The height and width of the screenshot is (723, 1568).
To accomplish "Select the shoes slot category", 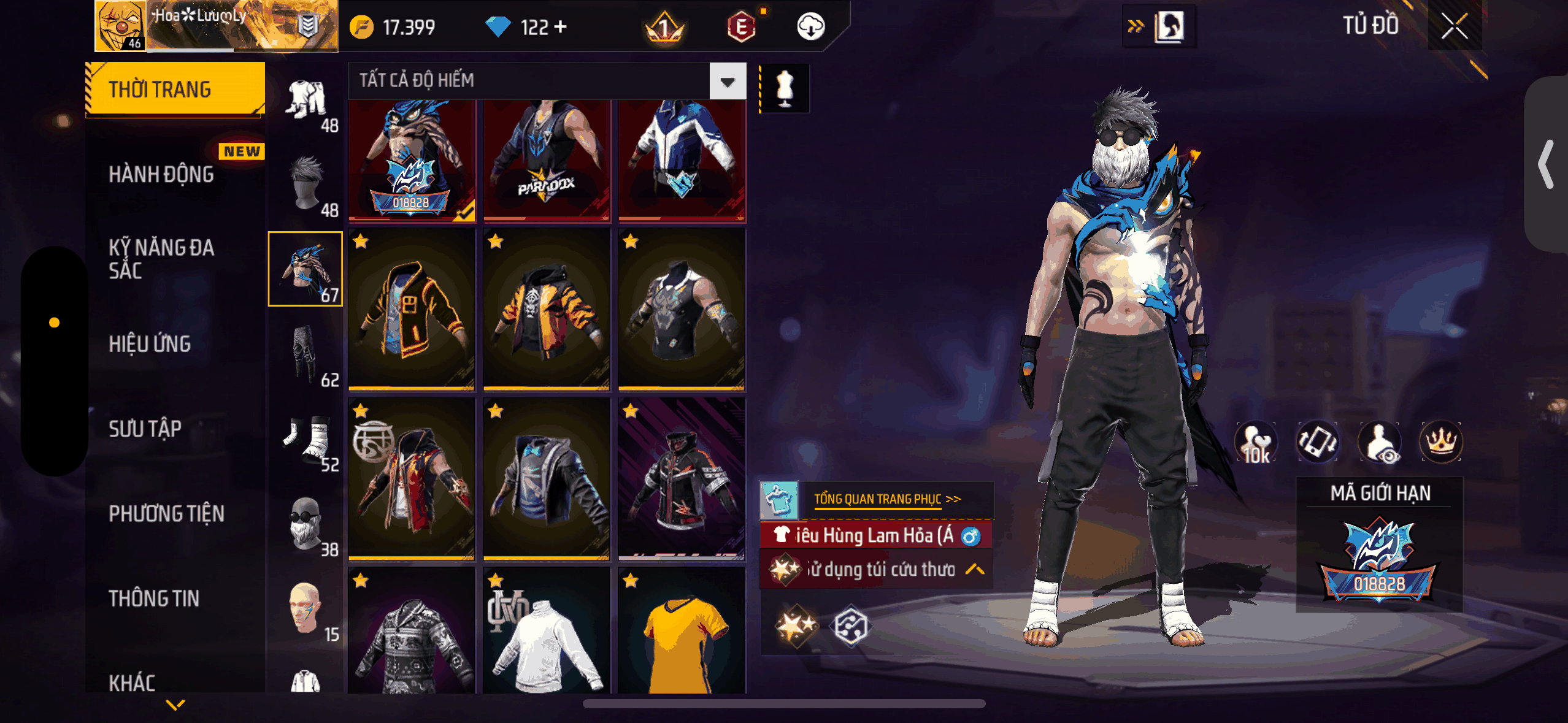I will point(306,439).
